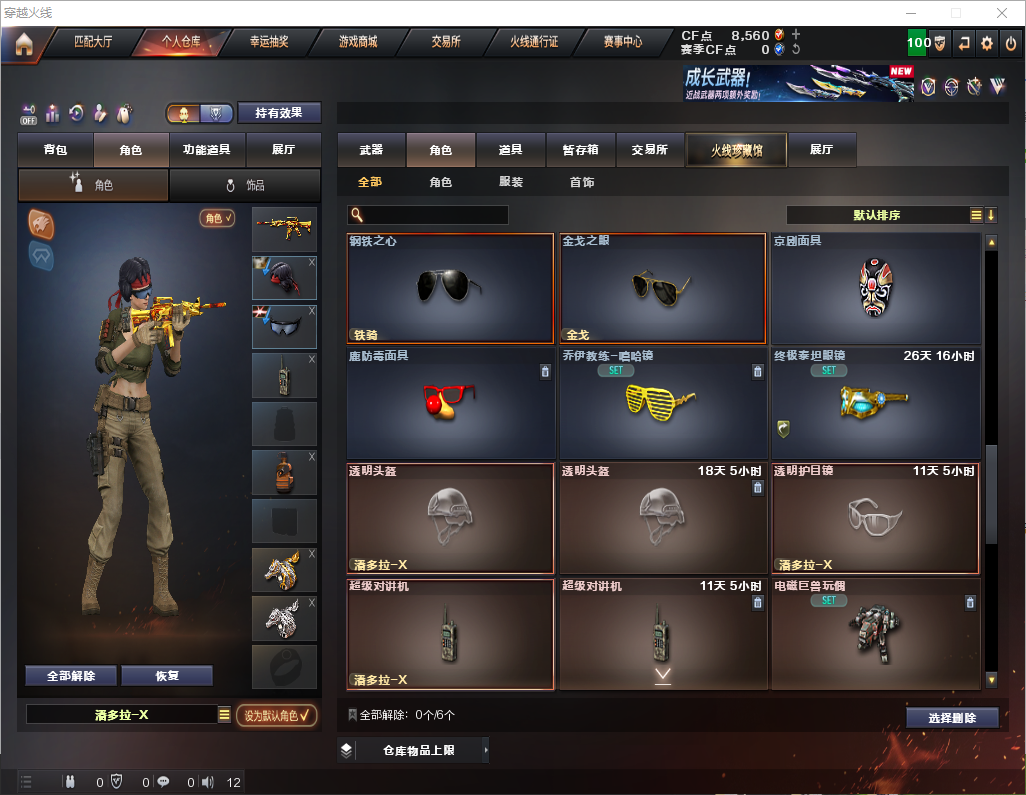Viewport: 1026px width, 795px height.
Task: Open the 火线通行证 battle pass menu
Action: 534,42
